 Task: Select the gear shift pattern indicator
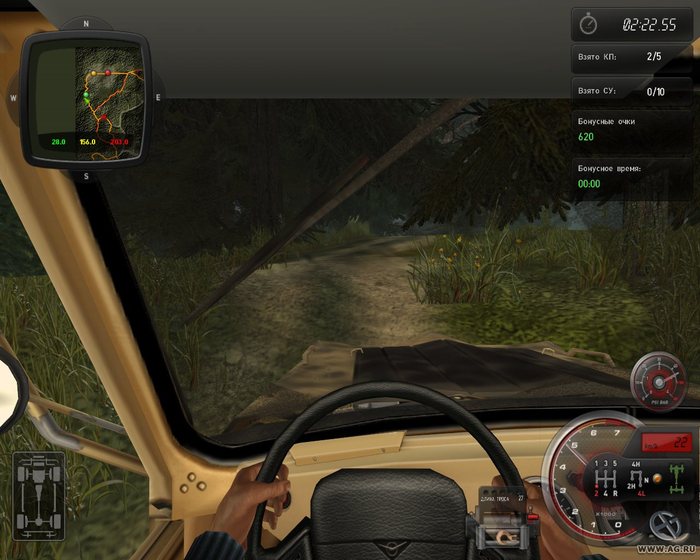coord(605,478)
